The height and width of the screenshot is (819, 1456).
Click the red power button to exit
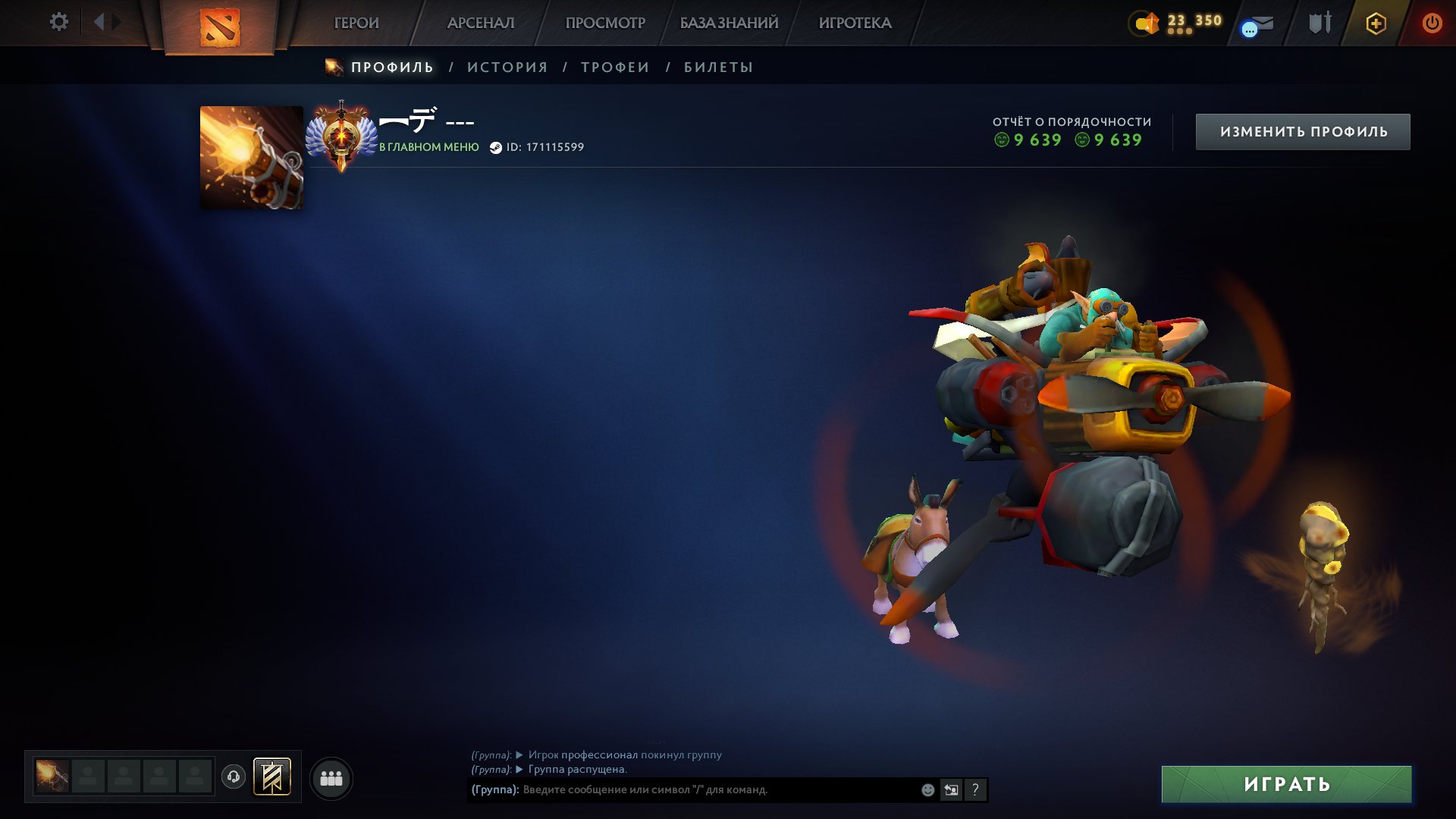coord(1433,22)
